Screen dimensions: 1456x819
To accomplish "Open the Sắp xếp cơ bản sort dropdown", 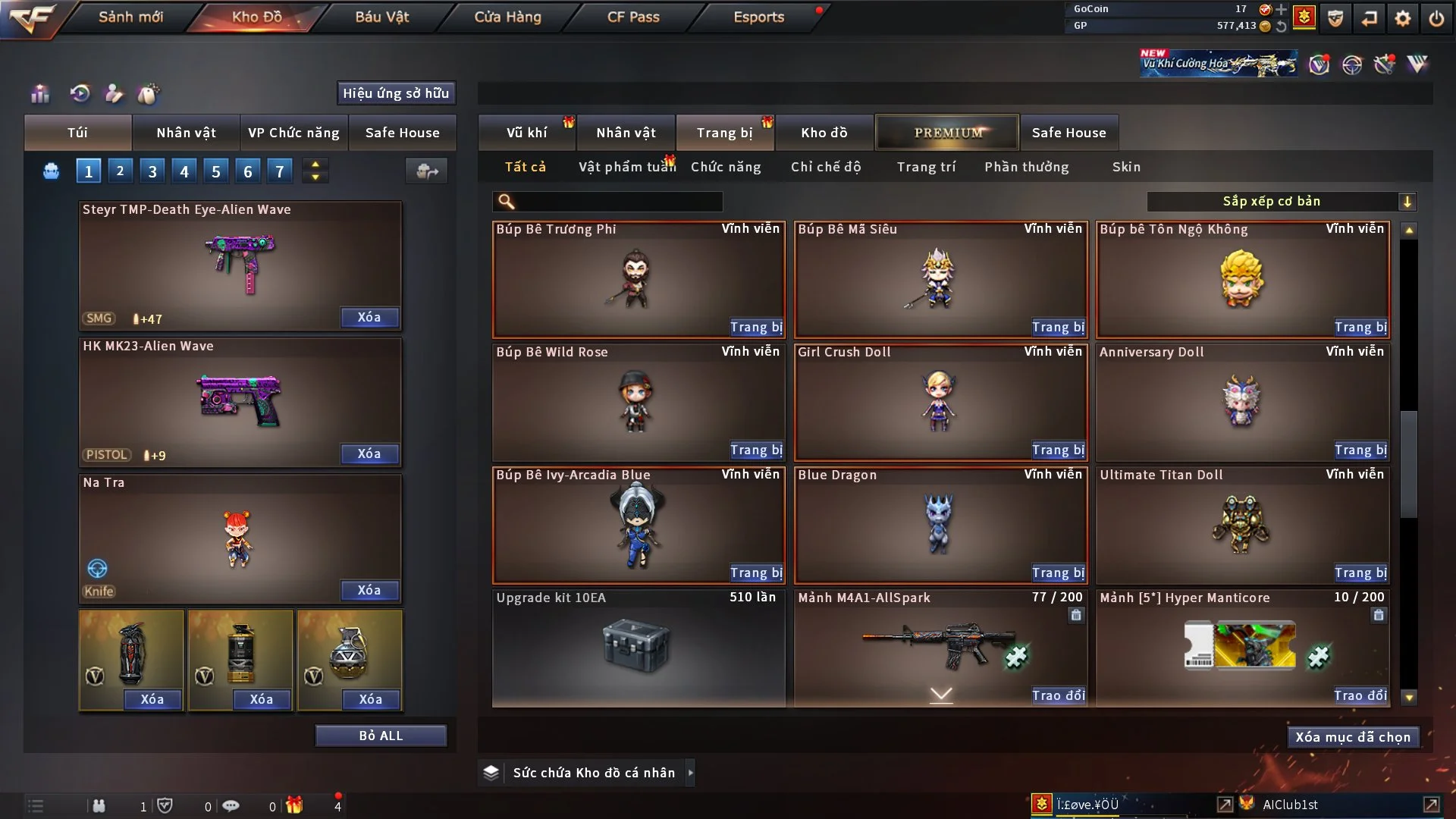I will (1282, 202).
